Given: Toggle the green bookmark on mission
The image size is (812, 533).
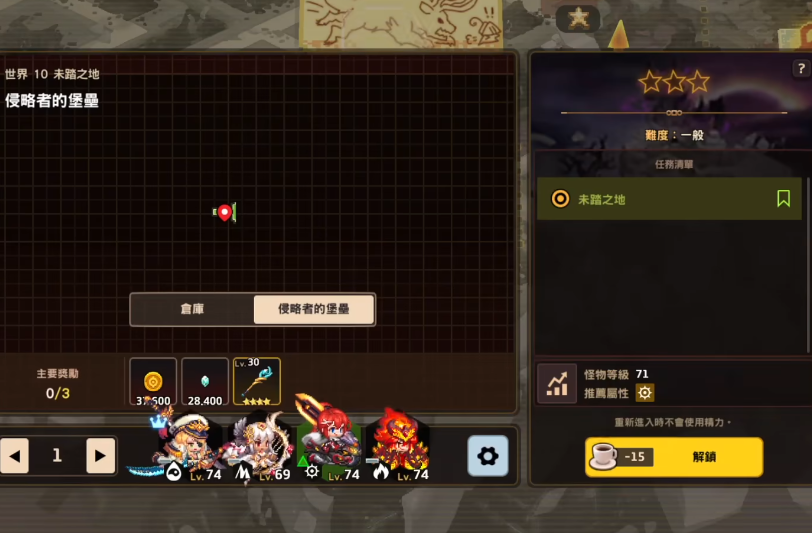Looking at the screenshot, I should [x=784, y=199].
